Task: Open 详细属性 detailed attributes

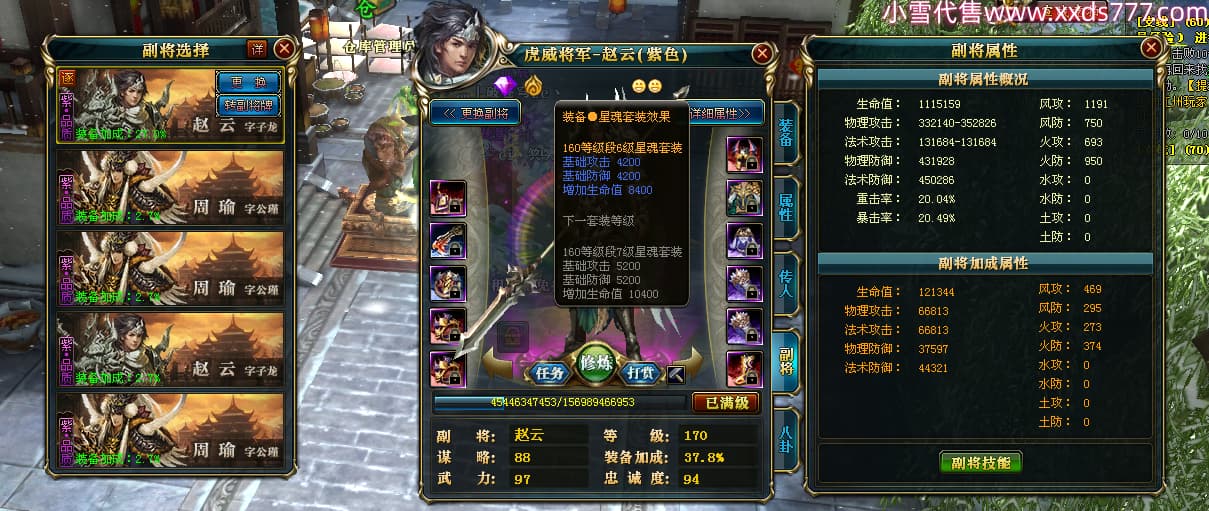Action: click(x=727, y=113)
